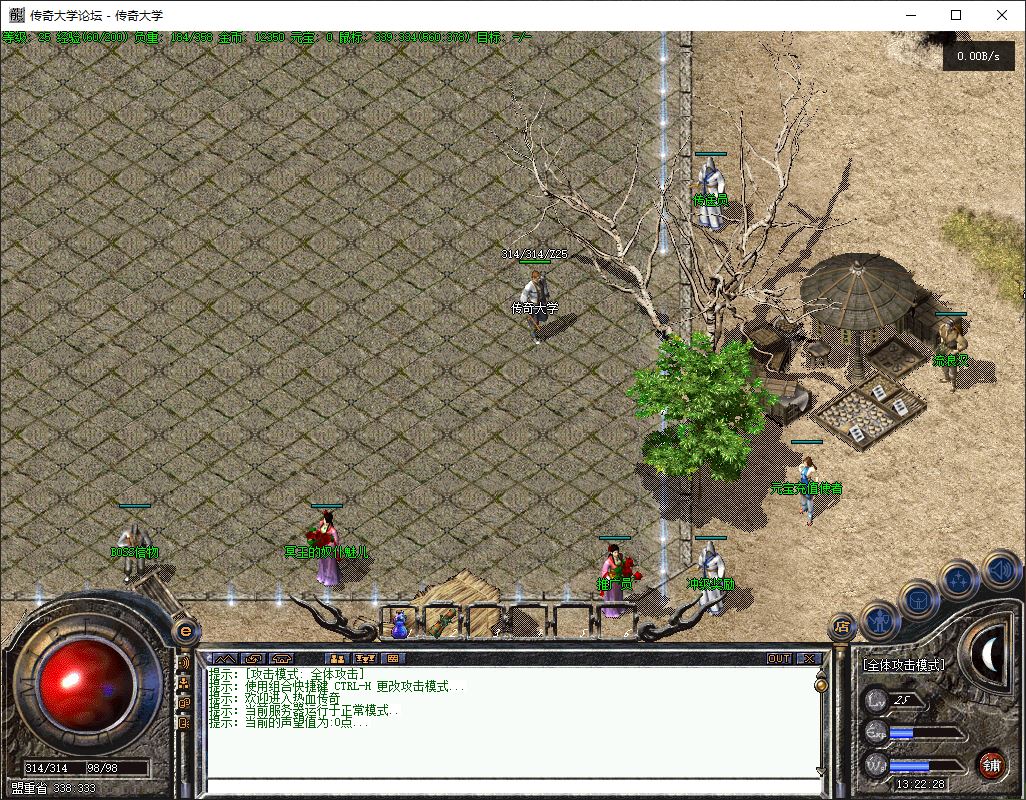Open the group members button on chat bar
The image size is (1026, 800).
tap(337, 658)
